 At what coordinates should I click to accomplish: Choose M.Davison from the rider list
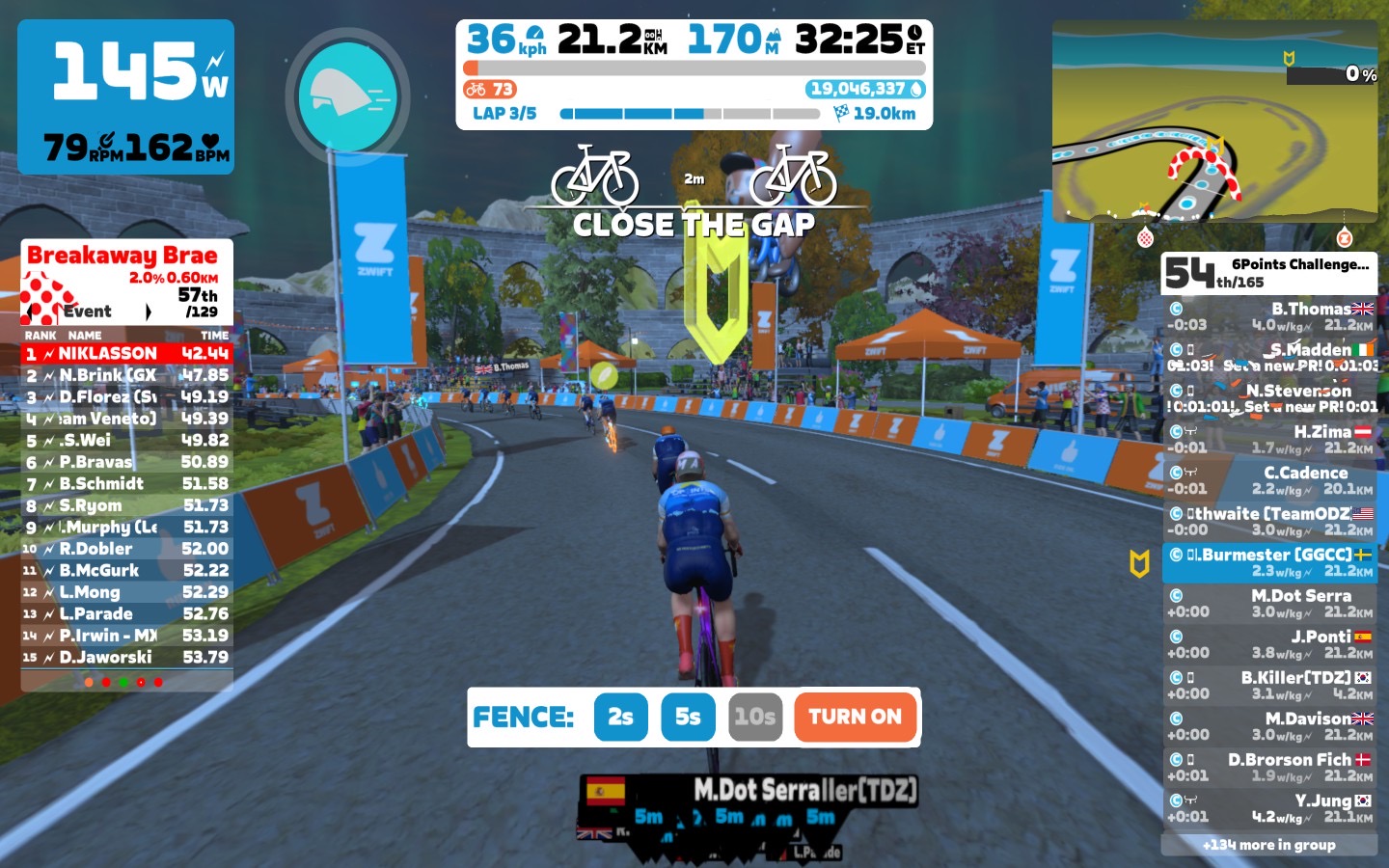pyautogui.click(x=1269, y=726)
